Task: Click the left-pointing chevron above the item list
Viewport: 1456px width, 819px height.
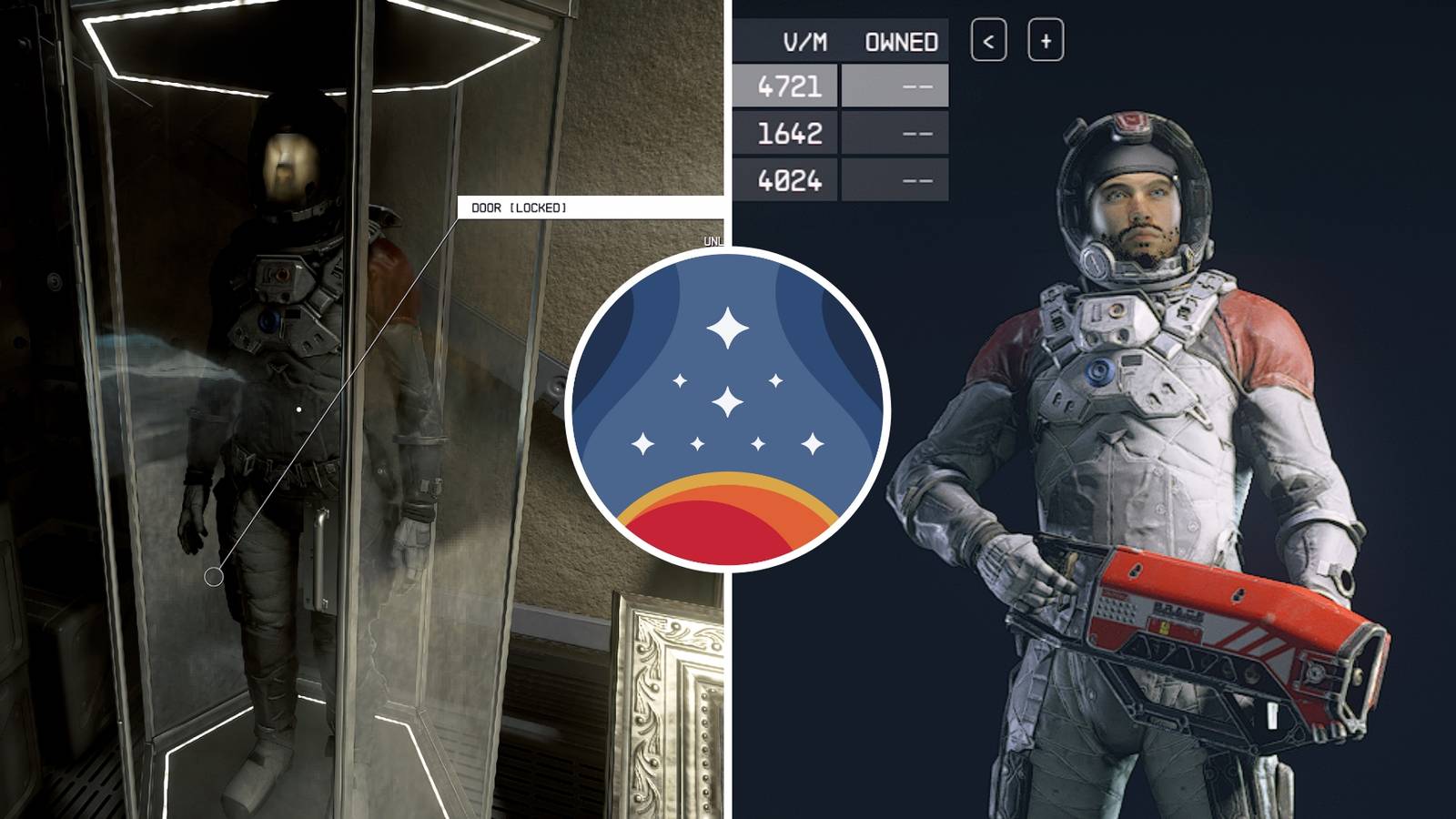Action: click(991, 40)
